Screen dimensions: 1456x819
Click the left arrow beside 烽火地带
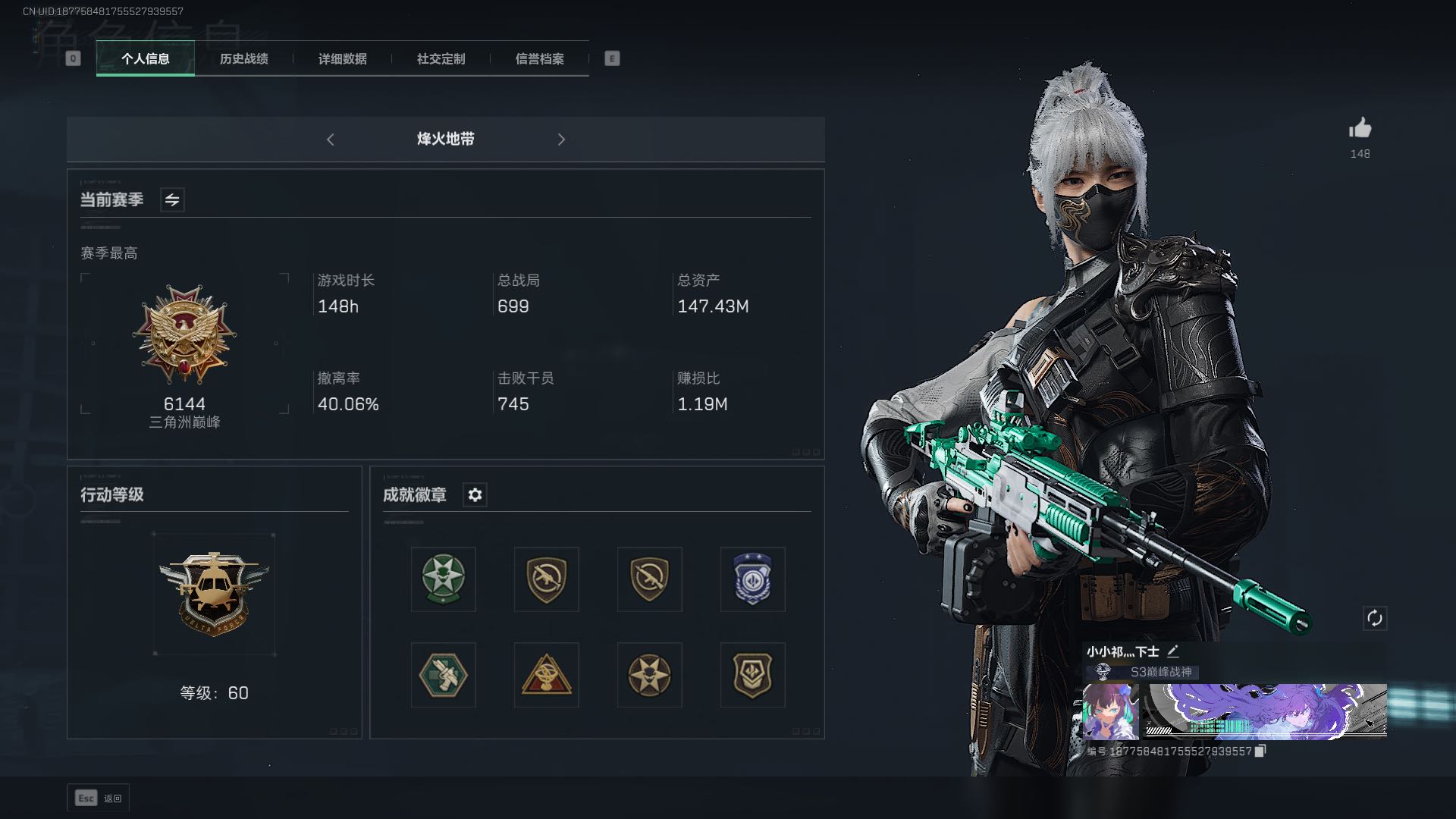330,140
